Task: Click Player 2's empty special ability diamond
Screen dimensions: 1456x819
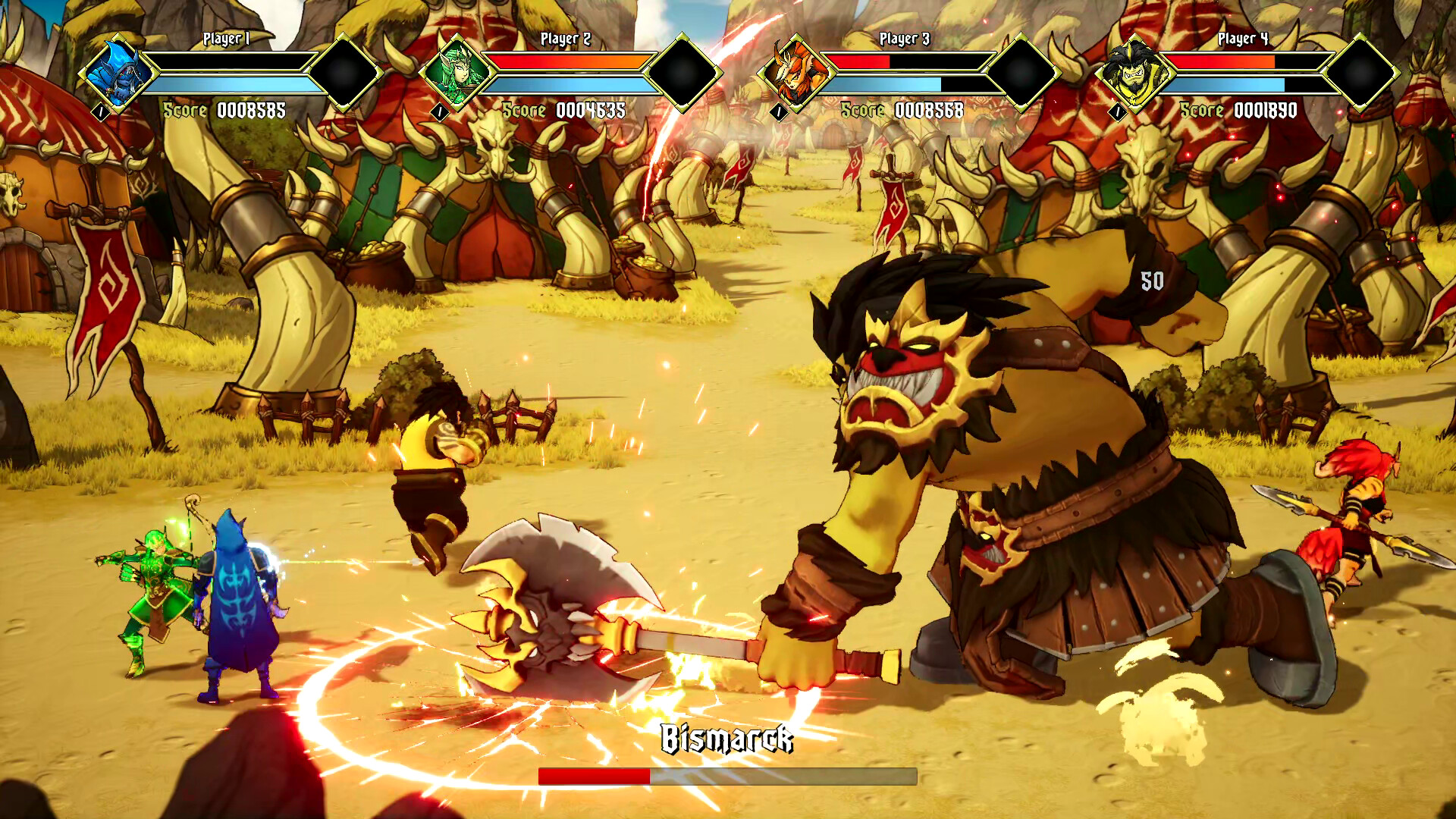Action: point(682,72)
